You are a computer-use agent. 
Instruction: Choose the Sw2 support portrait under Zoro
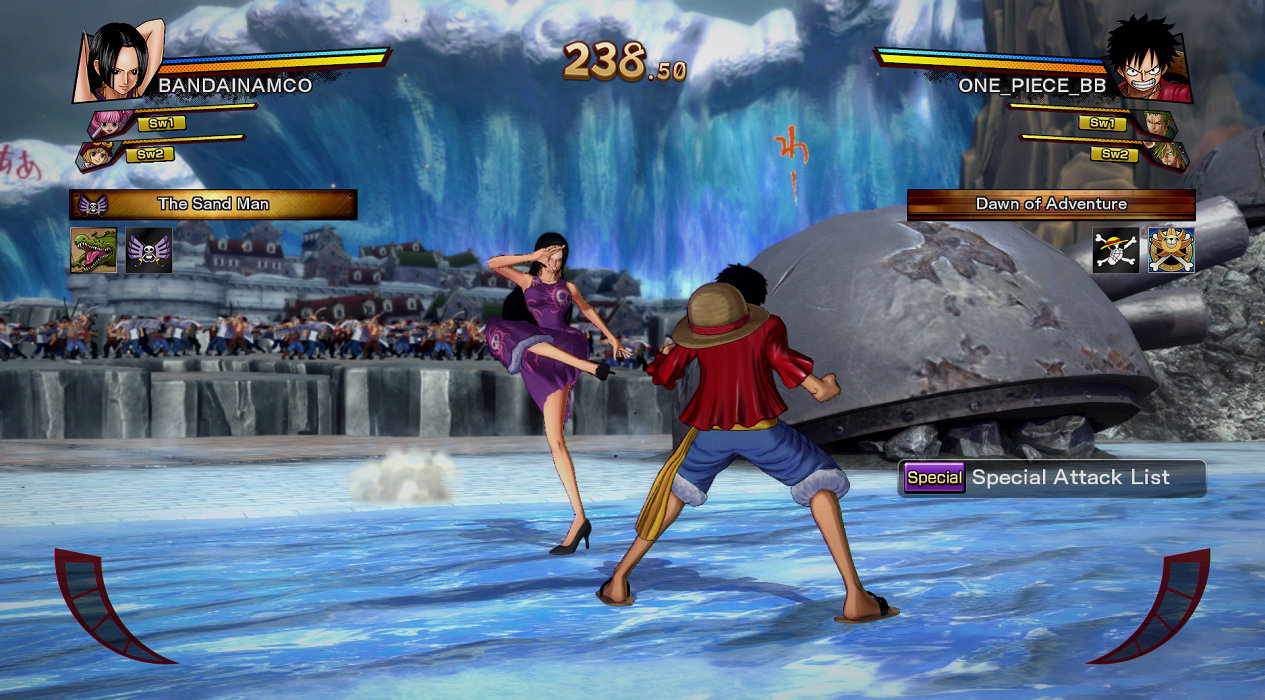[x=1167, y=155]
